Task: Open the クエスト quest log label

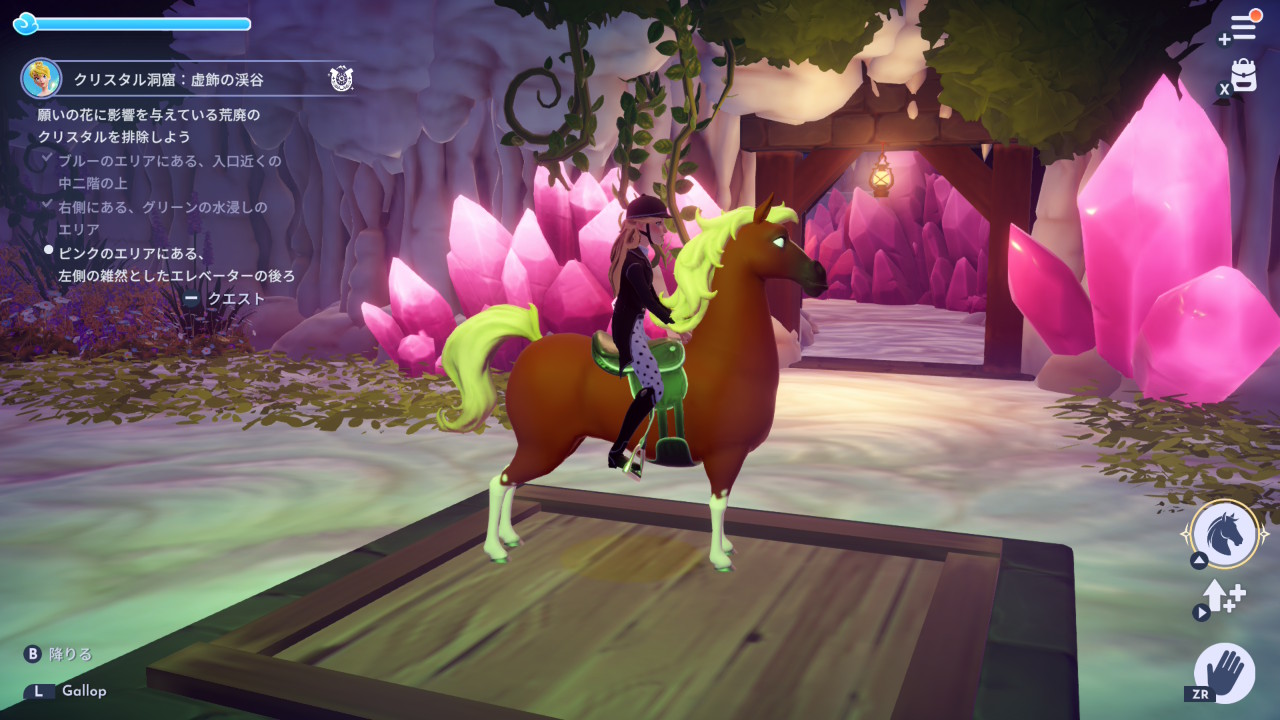Action: (x=236, y=298)
